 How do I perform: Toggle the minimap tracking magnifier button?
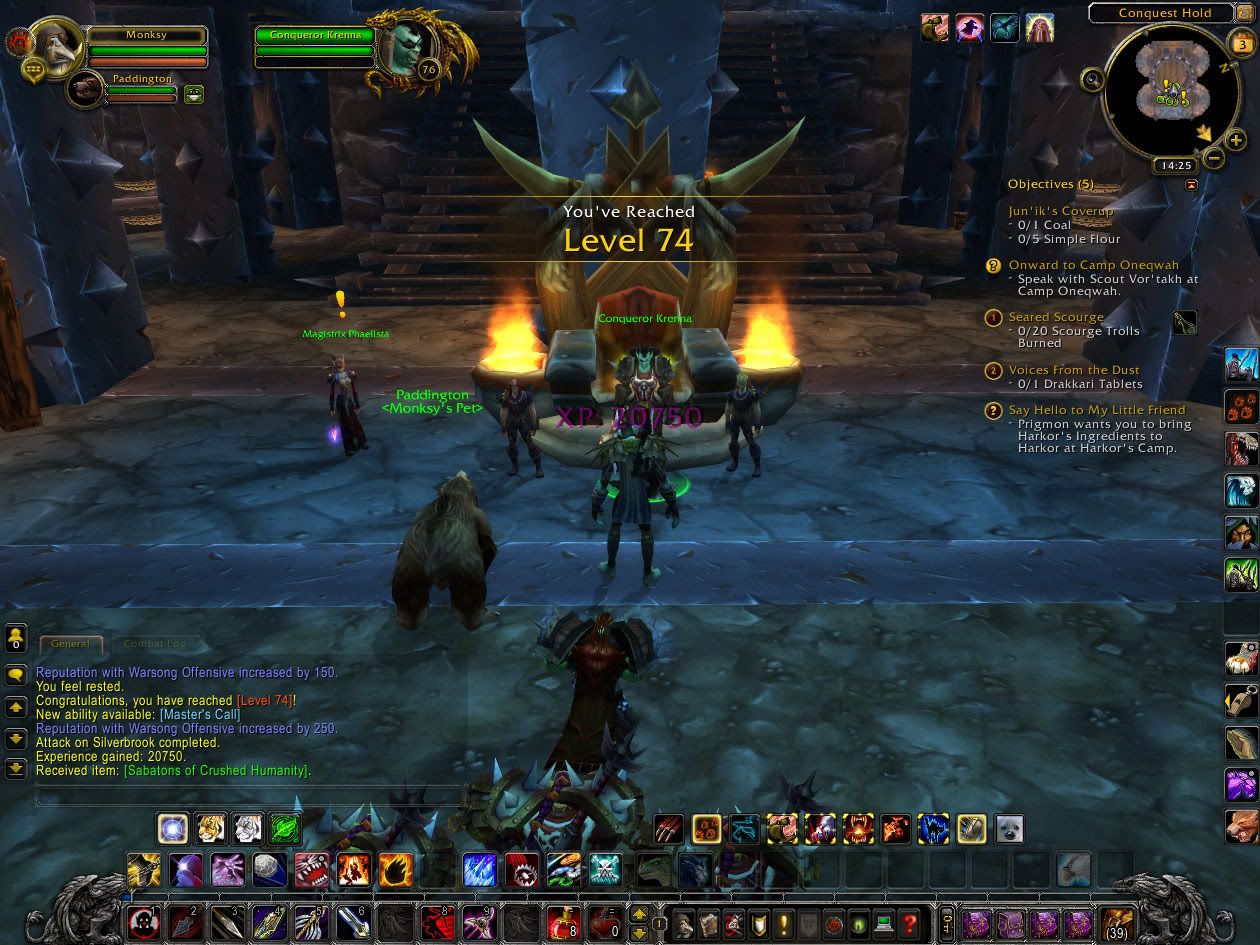tap(1093, 80)
